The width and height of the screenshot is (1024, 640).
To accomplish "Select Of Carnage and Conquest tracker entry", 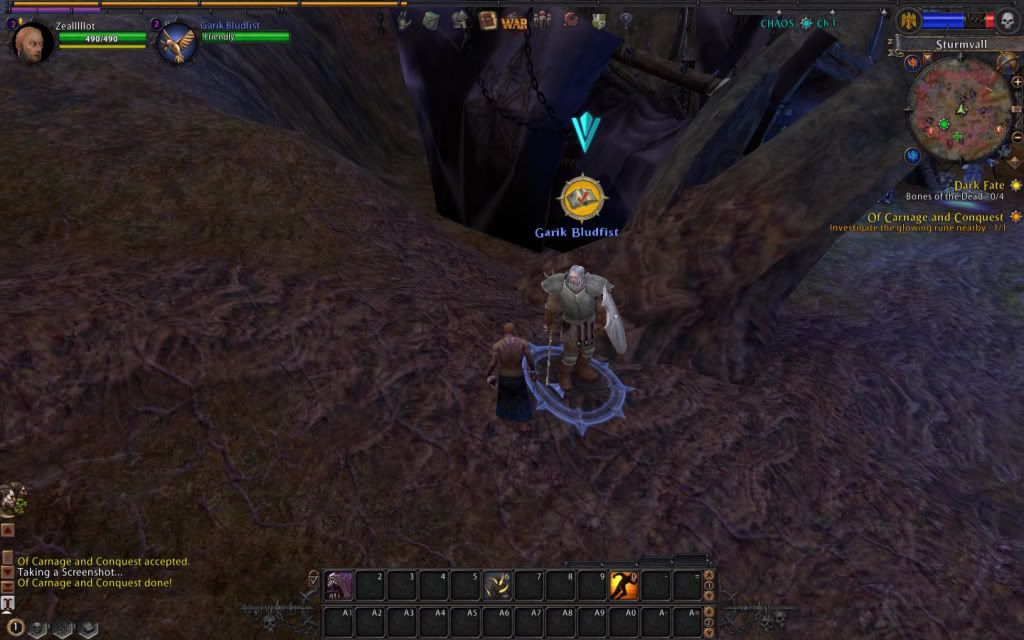I will coord(935,217).
